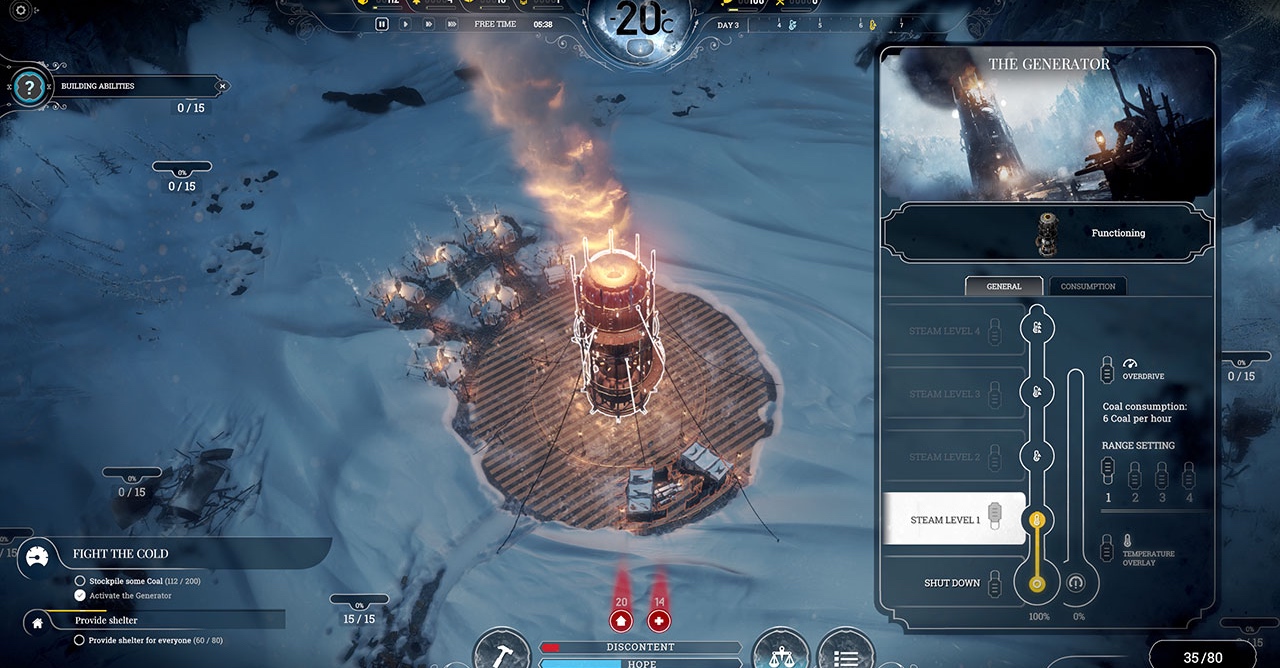1280x668 pixels.
Task: Toggle the Overdrive switch
Action: click(1107, 369)
